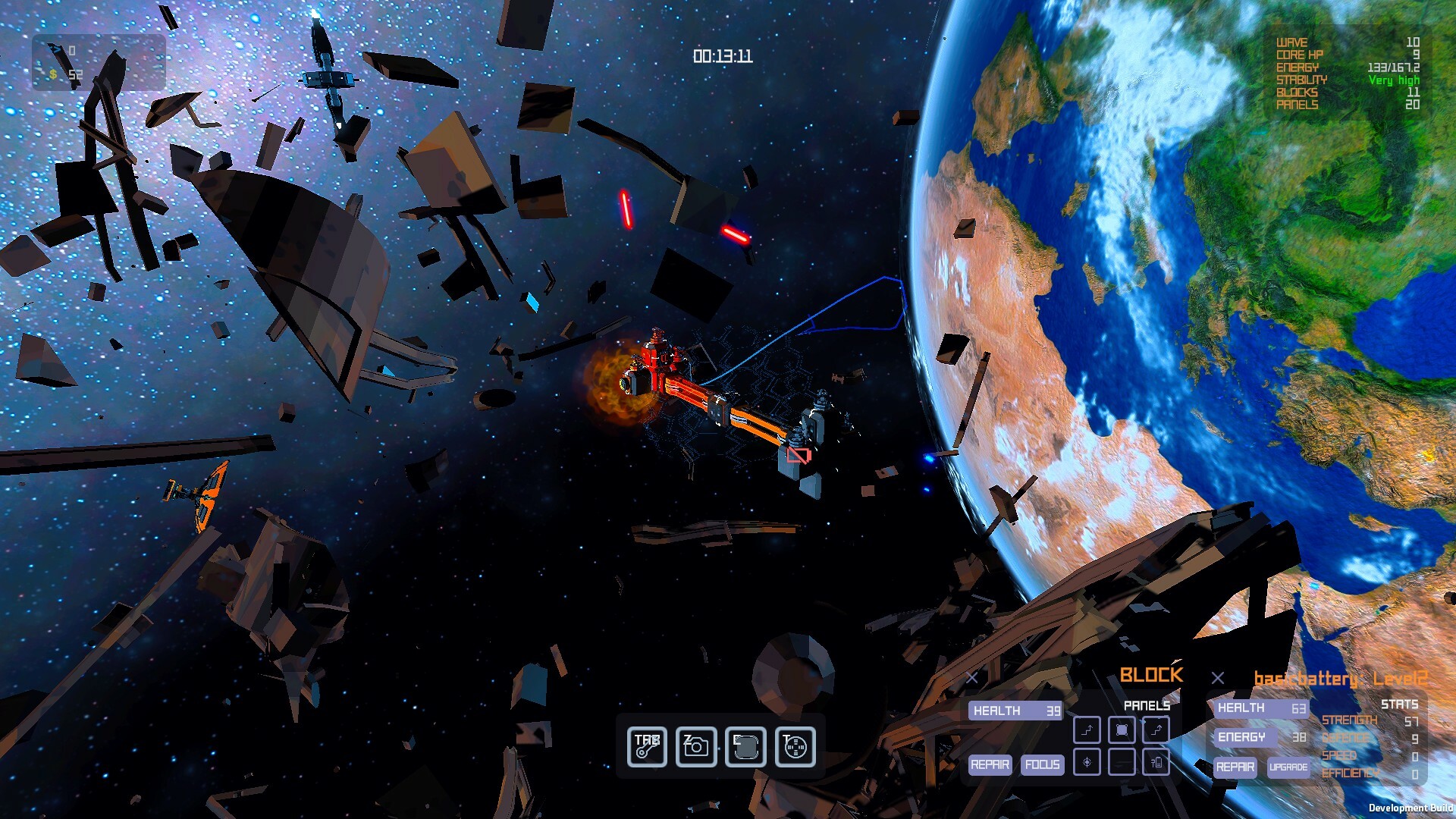The image size is (1456, 819).
Task: Toggle the crosshair panel slot
Action: [1087, 762]
